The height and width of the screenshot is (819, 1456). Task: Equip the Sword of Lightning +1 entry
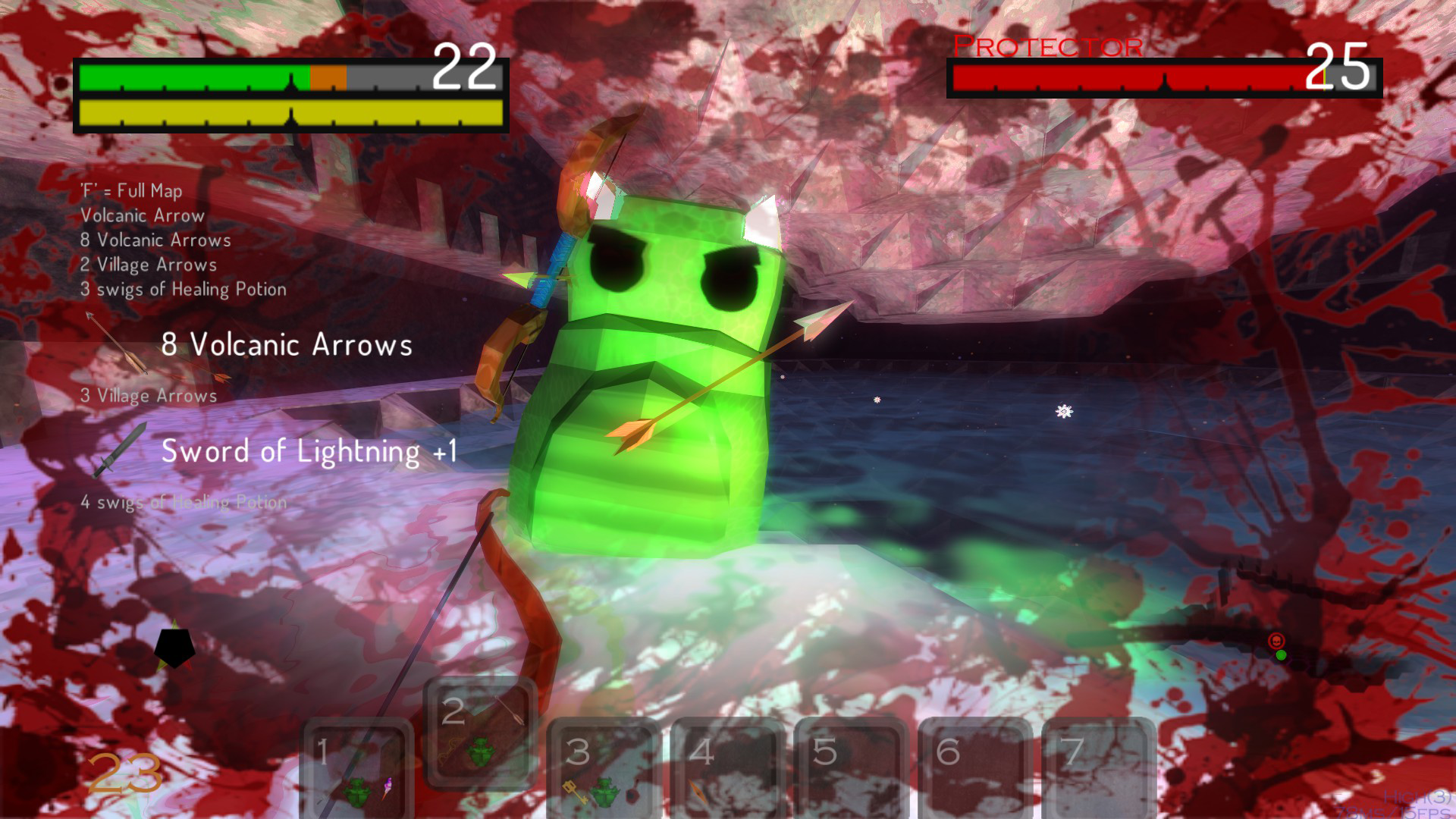click(309, 452)
